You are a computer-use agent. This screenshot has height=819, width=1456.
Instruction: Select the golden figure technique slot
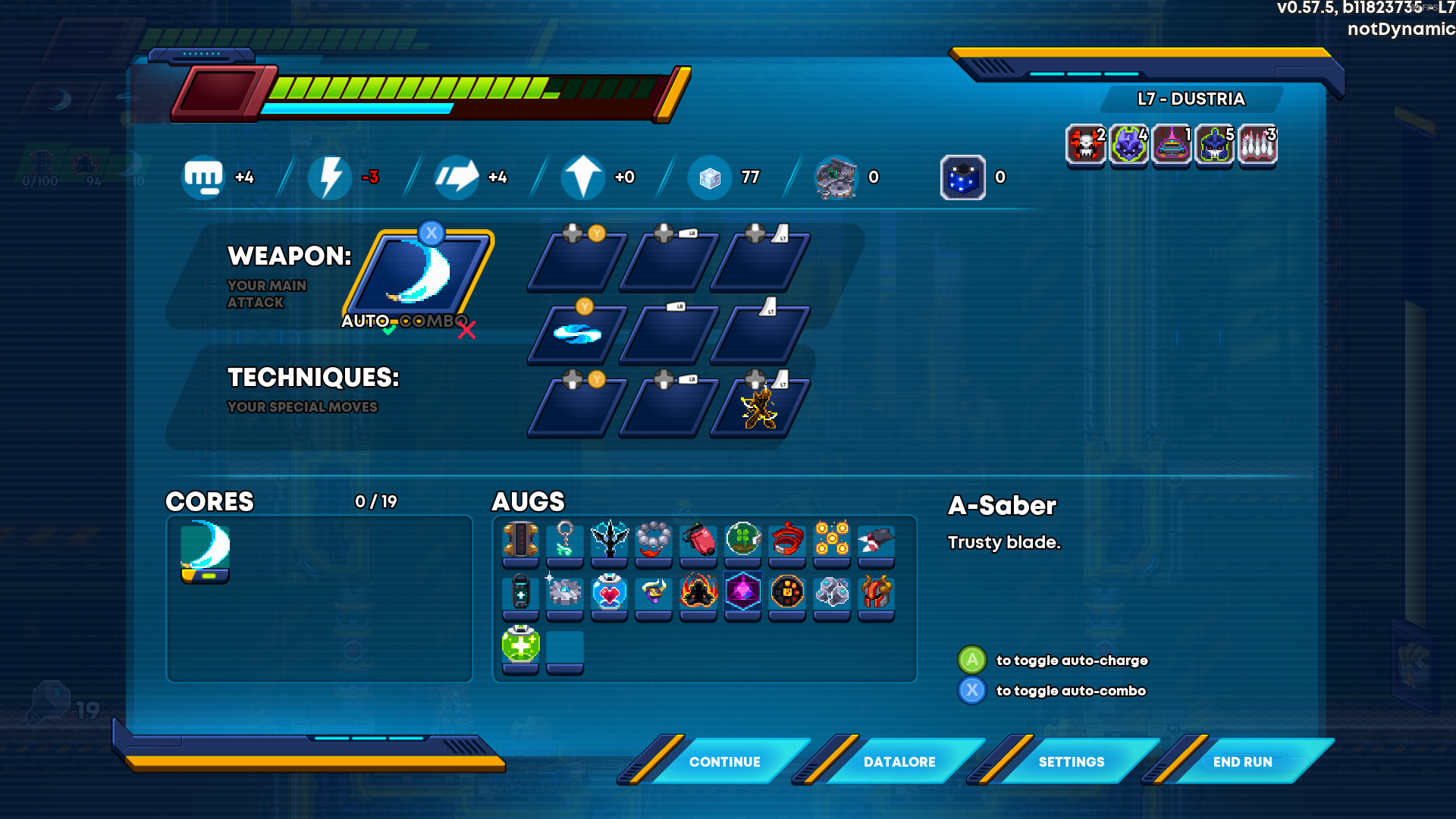tap(759, 408)
